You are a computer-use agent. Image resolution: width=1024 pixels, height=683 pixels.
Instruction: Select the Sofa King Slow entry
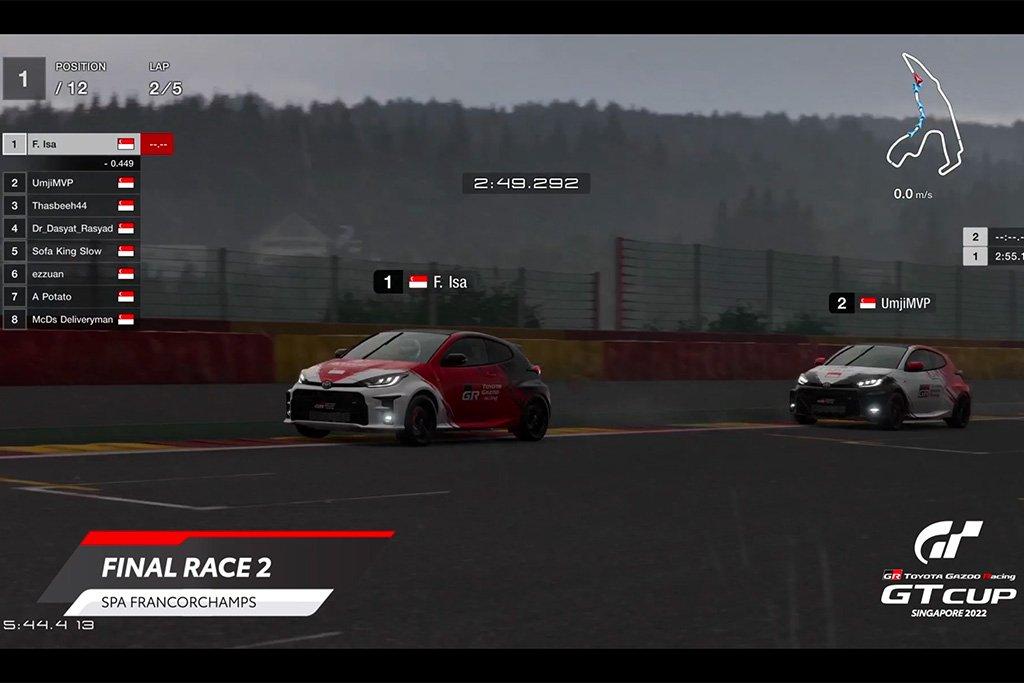(72, 251)
